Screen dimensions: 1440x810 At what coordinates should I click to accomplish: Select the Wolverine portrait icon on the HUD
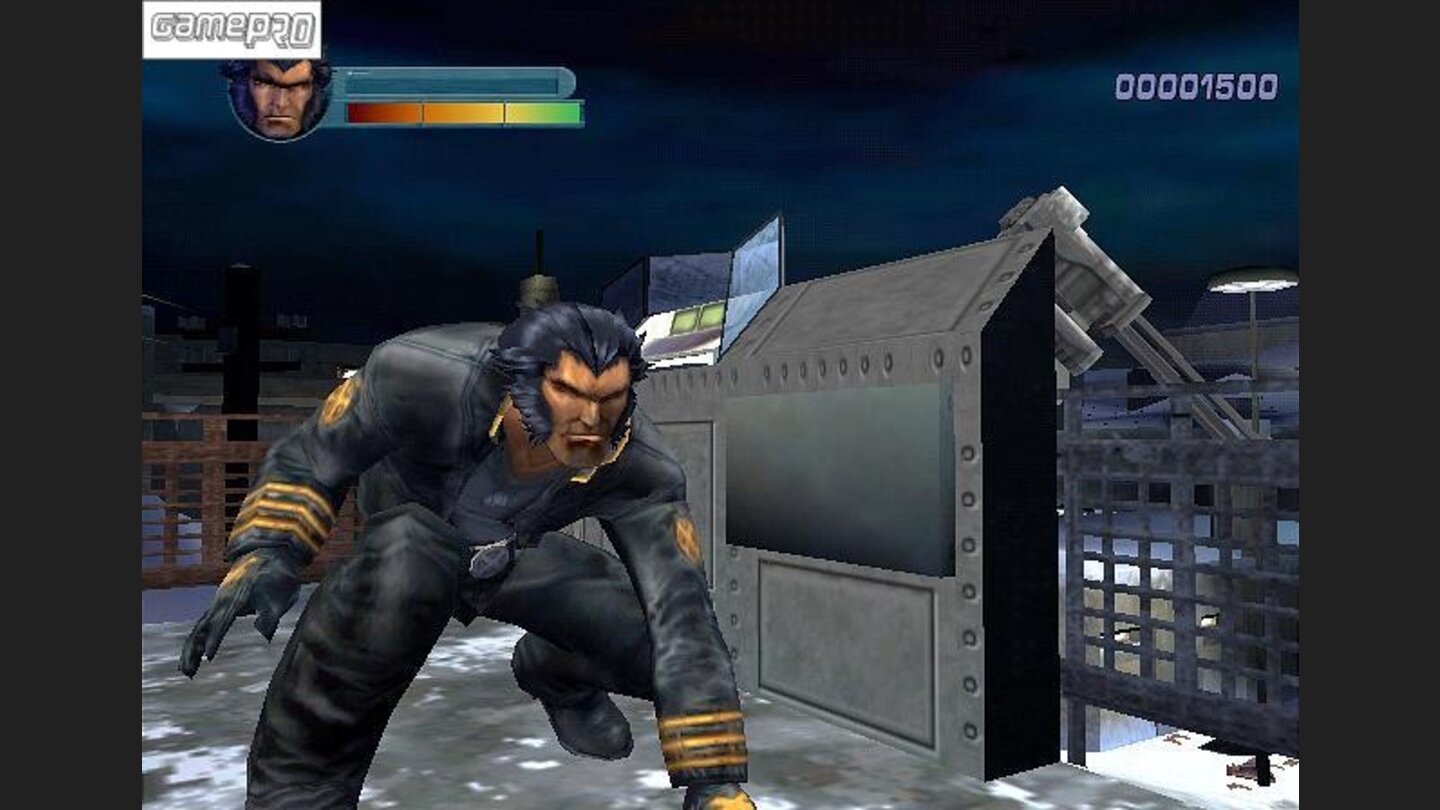tap(278, 96)
